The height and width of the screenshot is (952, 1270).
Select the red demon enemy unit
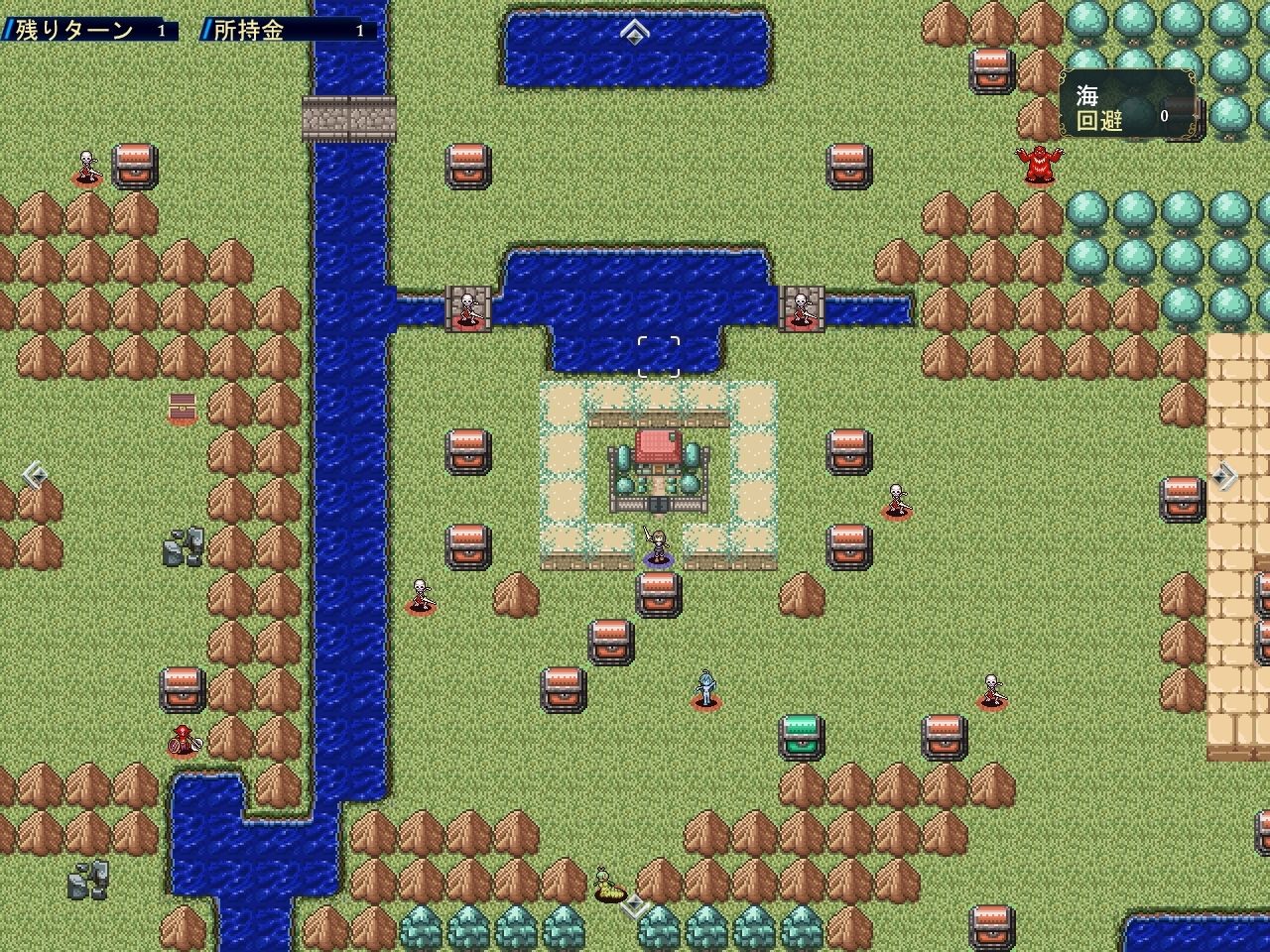tap(1039, 164)
